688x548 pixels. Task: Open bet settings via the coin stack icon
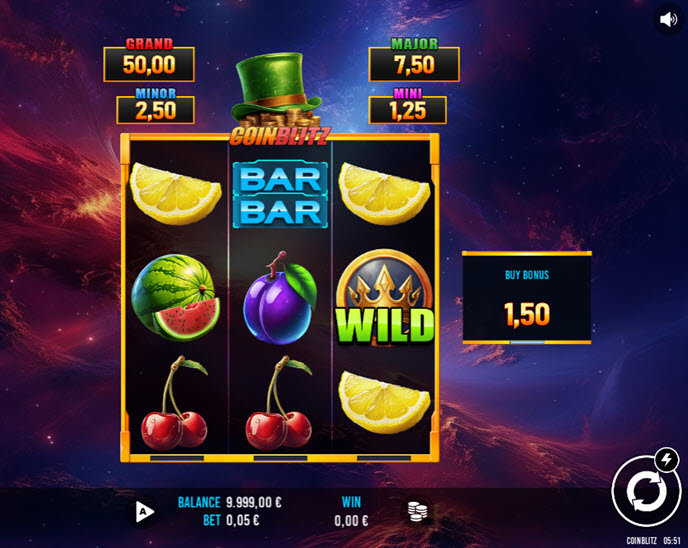(x=418, y=511)
